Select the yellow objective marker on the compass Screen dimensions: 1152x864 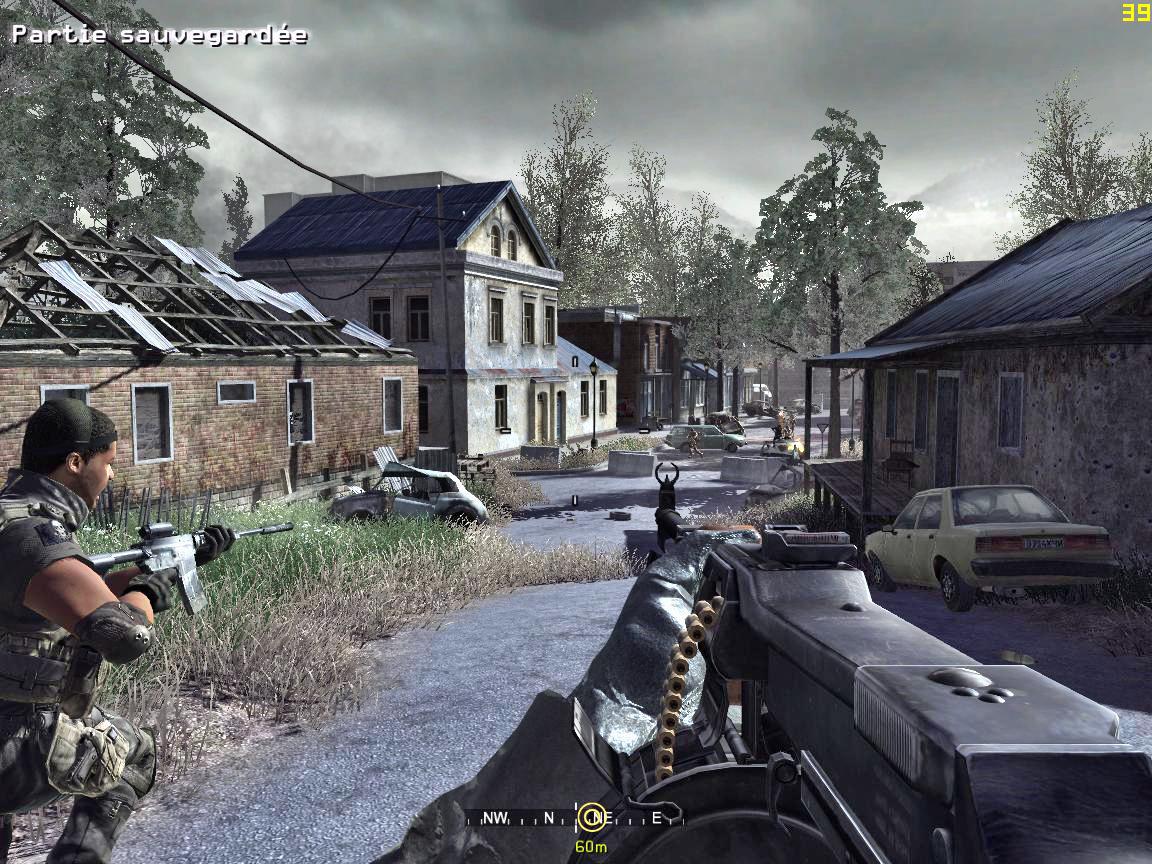point(592,818)
